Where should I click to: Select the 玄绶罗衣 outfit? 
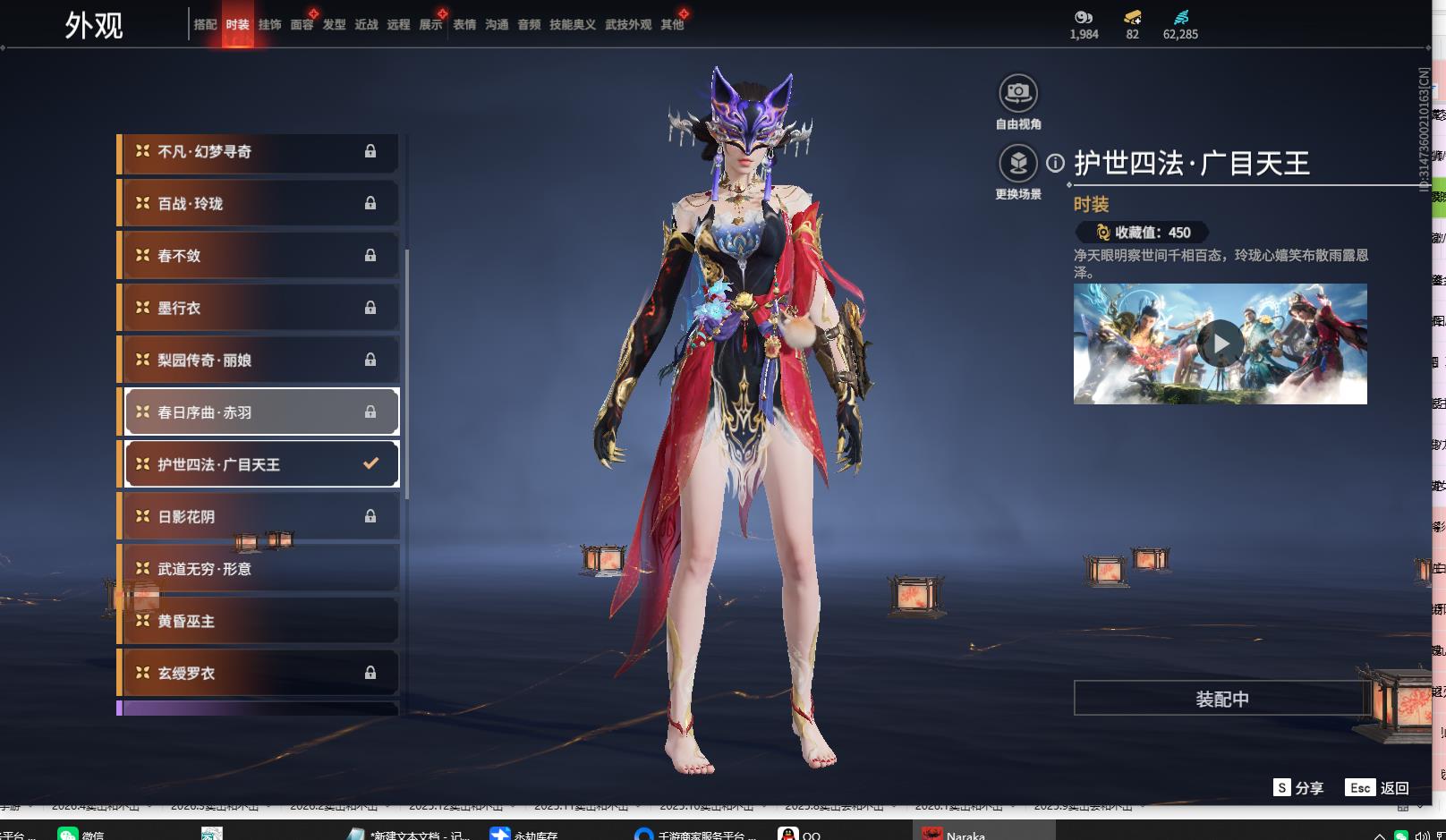[x=259, y=674]
